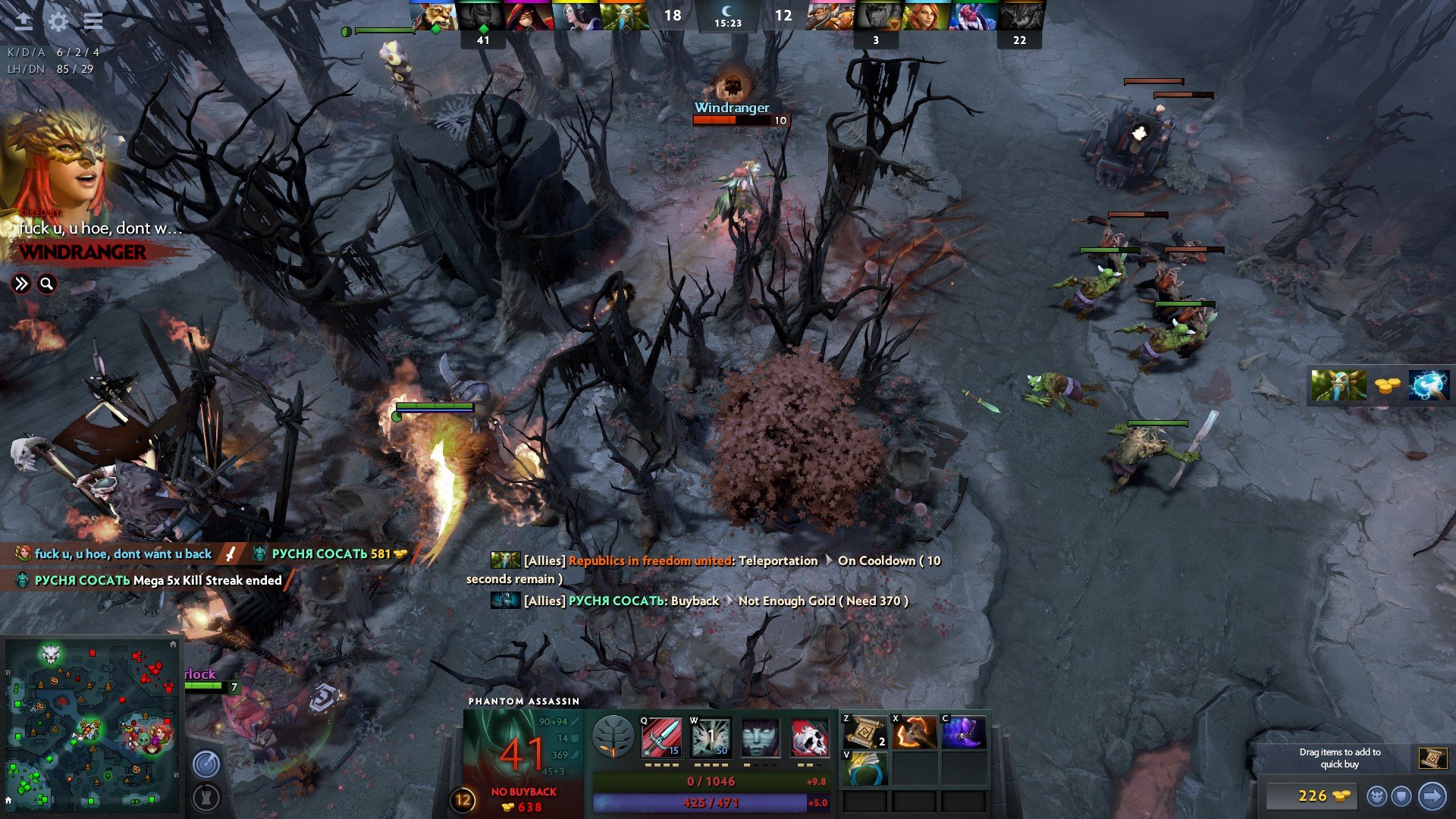Activate the Scan radar button
The height and width of the screenshot is (819, 1456).
pyautogui.click(x=206, y=764)
